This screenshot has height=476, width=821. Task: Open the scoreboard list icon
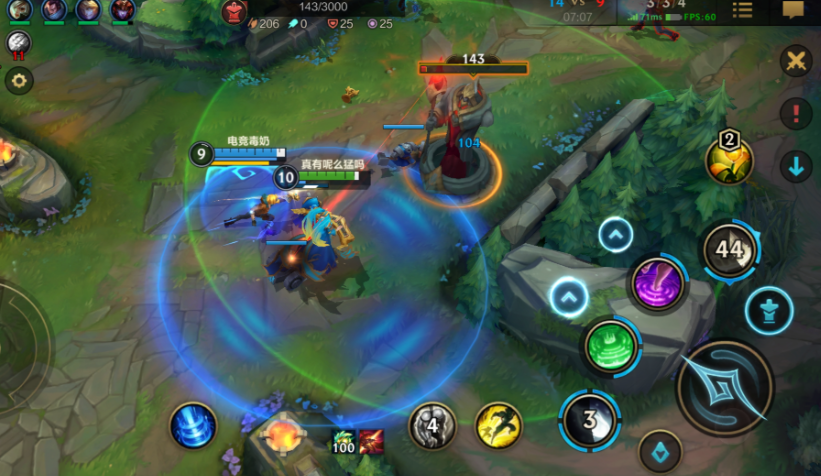742,10
